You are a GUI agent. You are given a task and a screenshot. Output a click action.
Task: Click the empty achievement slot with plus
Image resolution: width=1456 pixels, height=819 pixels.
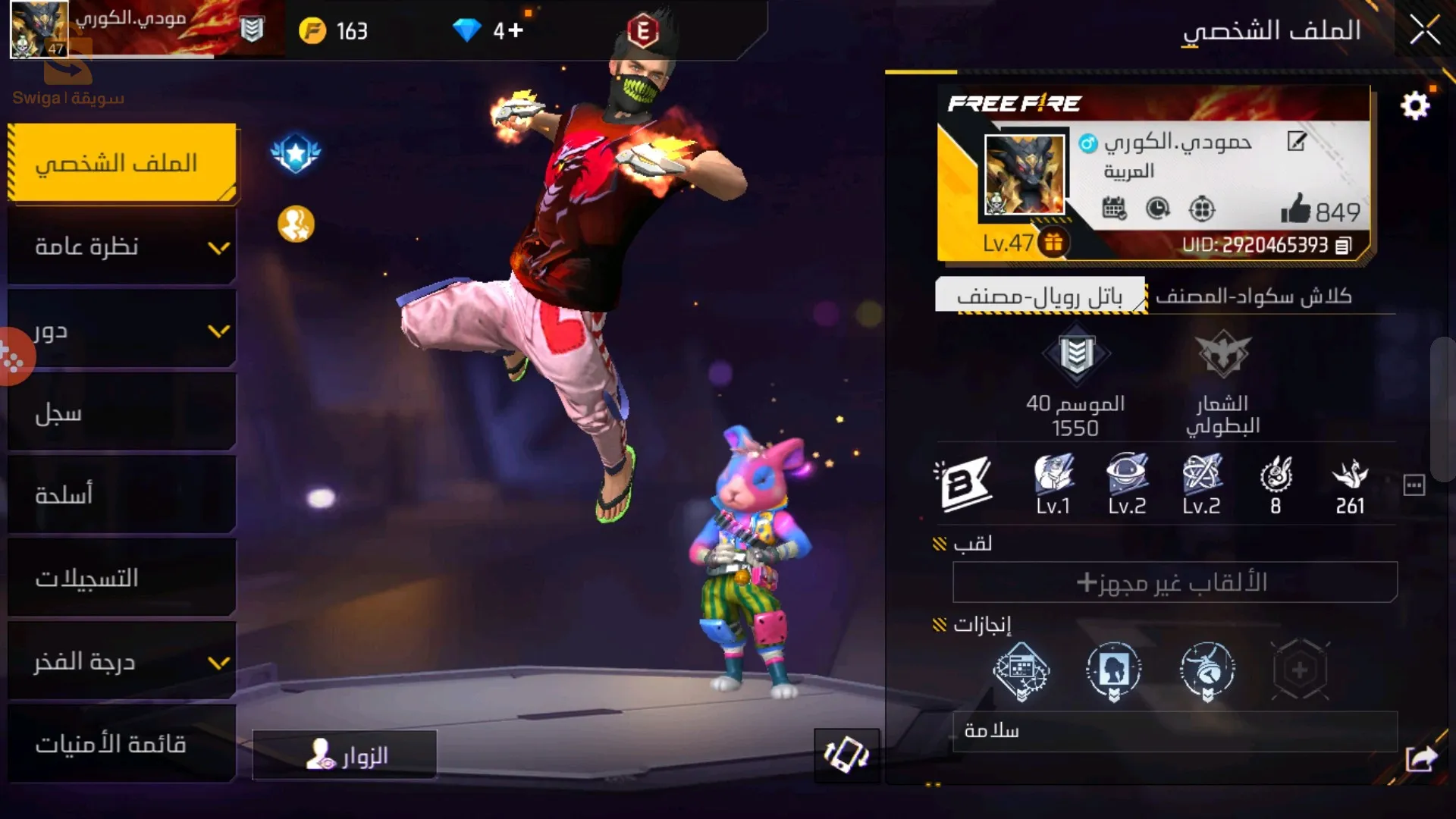coord(1300,670)
